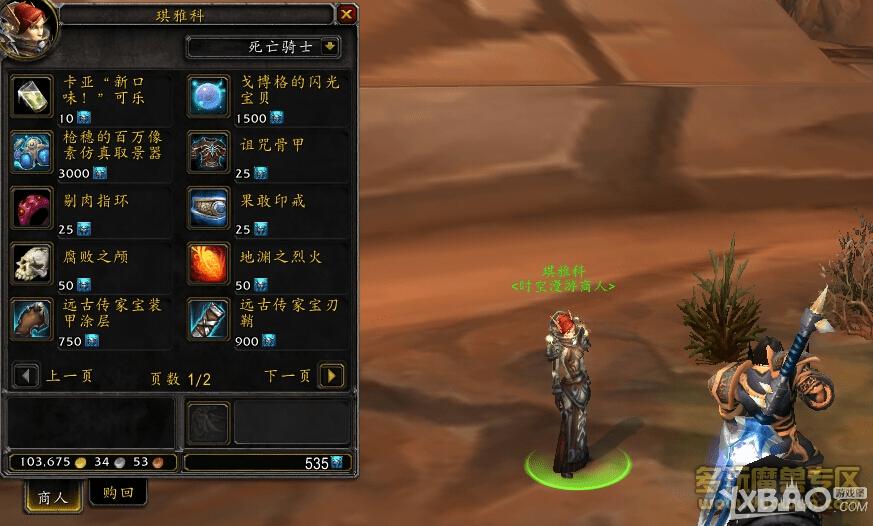This screenshot has height=526, width=873.
Task: Close the 琪雅科 merchant window
Action: coord(346,14)
